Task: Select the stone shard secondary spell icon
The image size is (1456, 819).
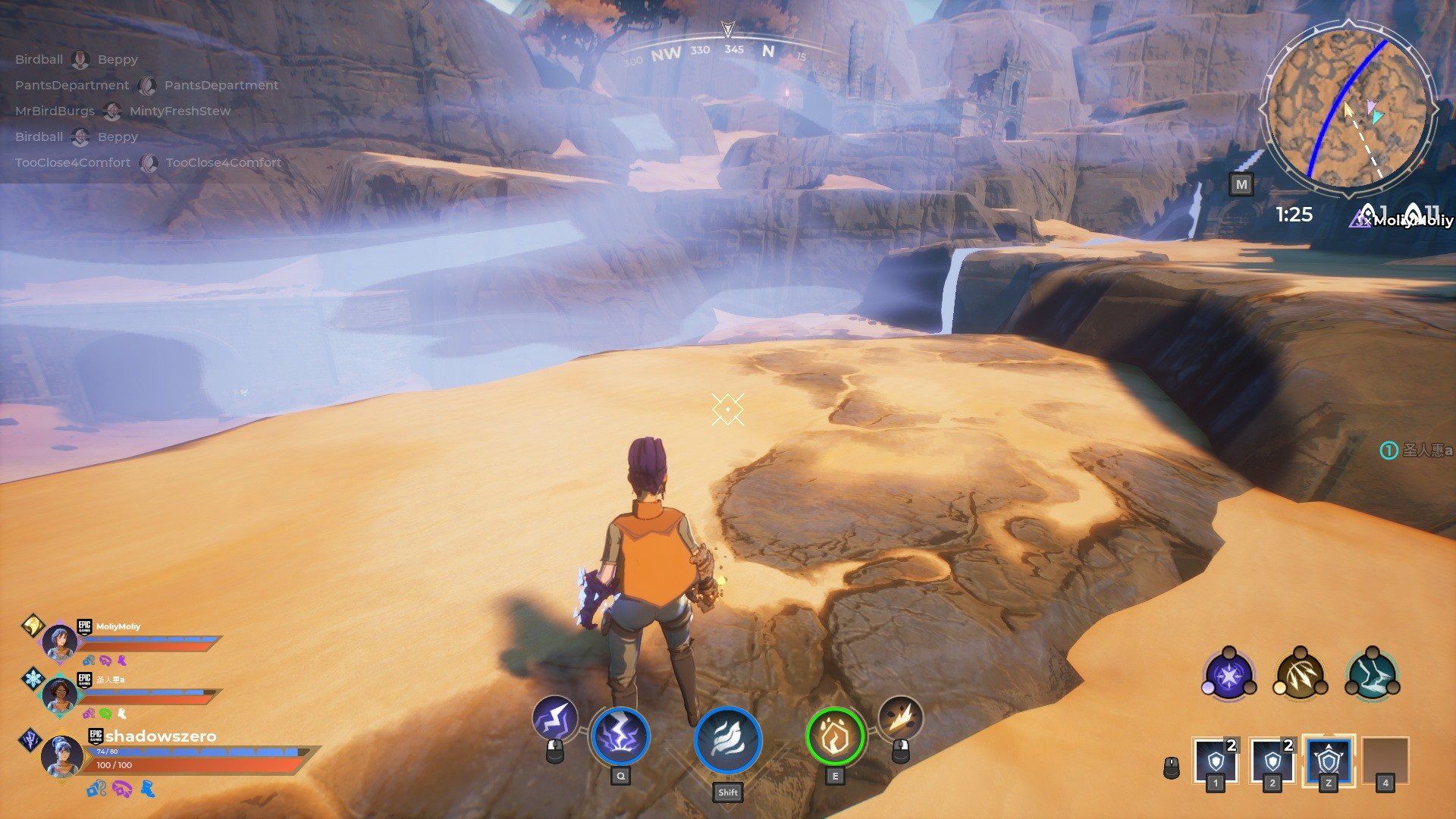Action: click(x=900, y=717)
